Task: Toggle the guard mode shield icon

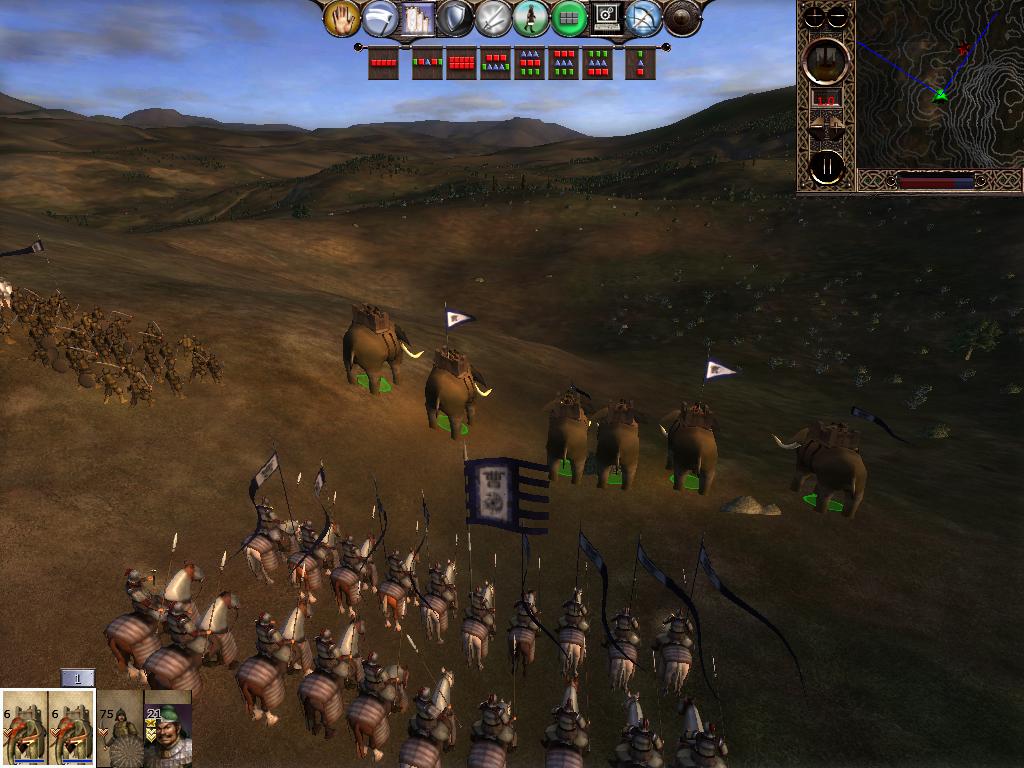Action: click(455, 18)
